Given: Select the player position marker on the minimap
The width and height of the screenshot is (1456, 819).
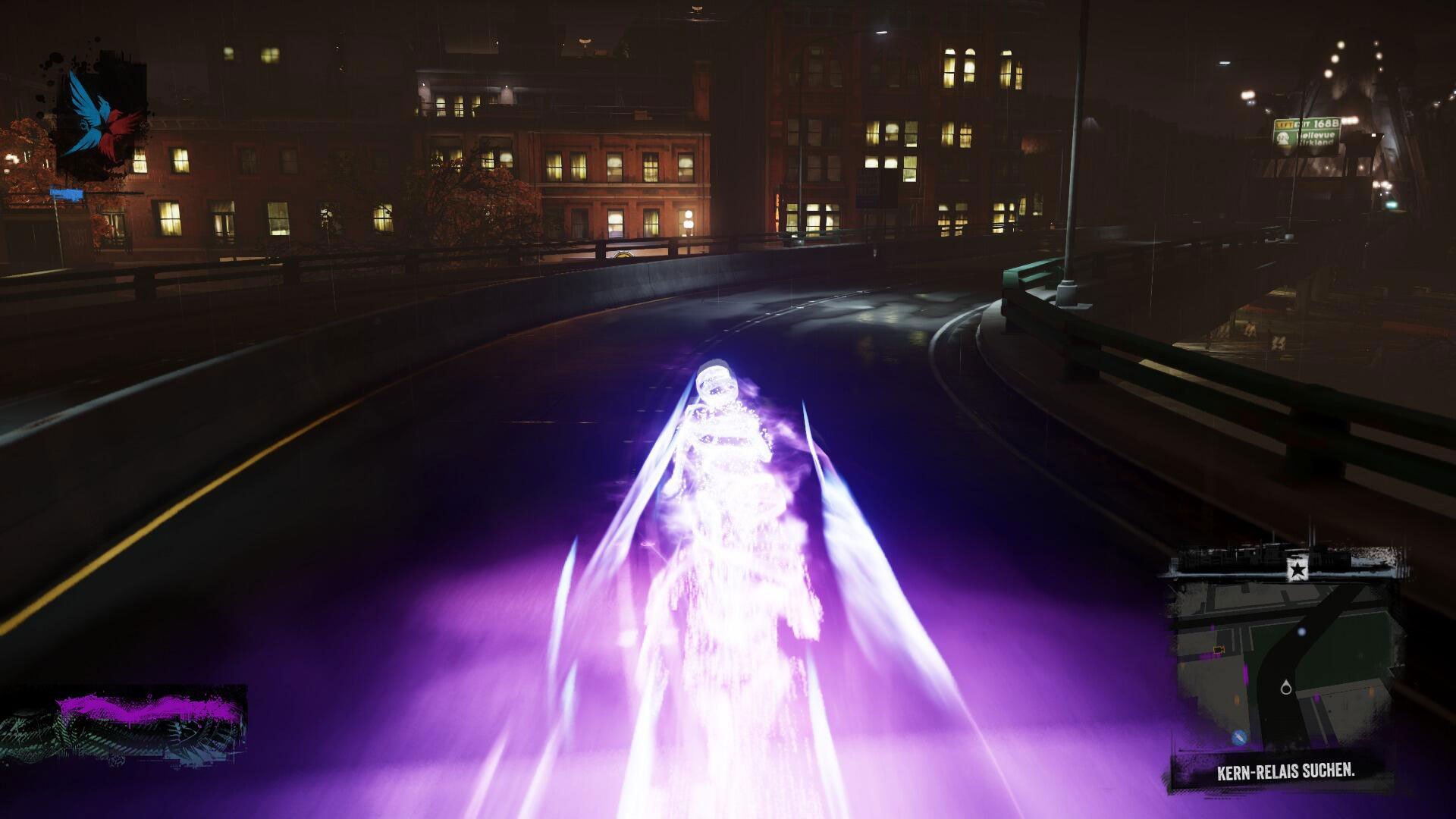Looking at the screenshot, I should pyautogui.click(x=1286, y=688).
